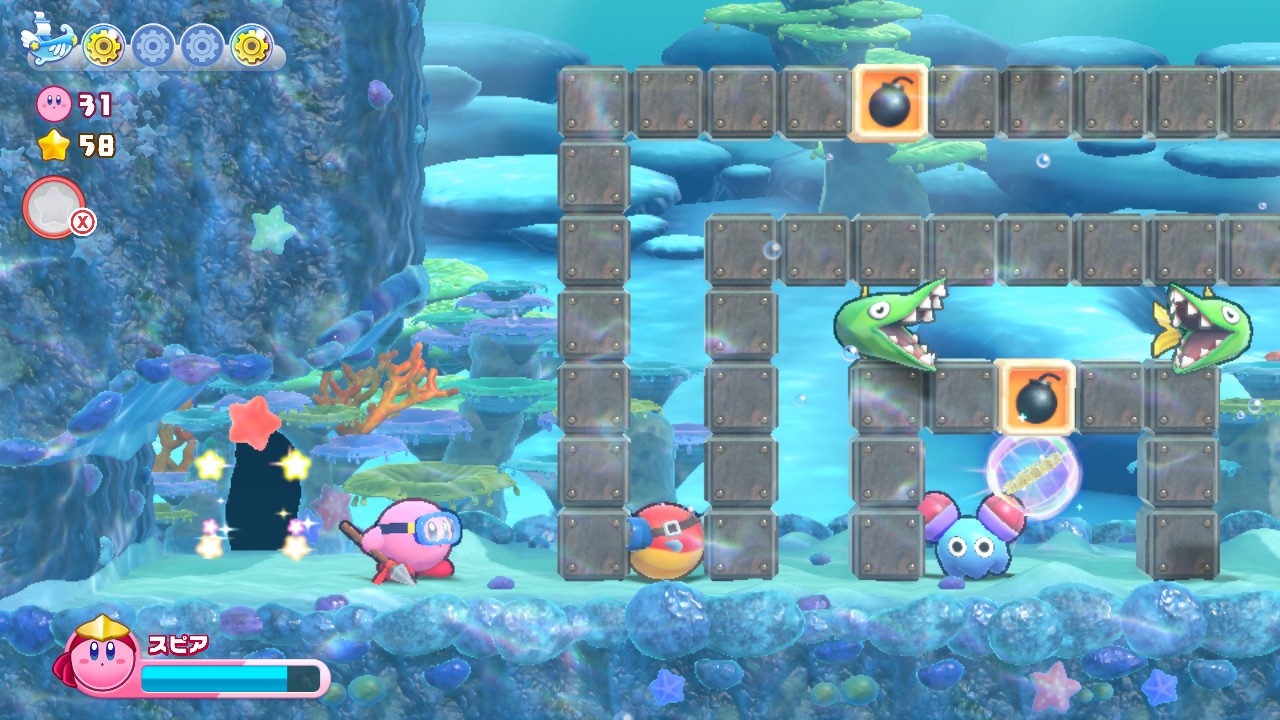
Task: Select the empty stored item star bubble
Action: (54, 207)
